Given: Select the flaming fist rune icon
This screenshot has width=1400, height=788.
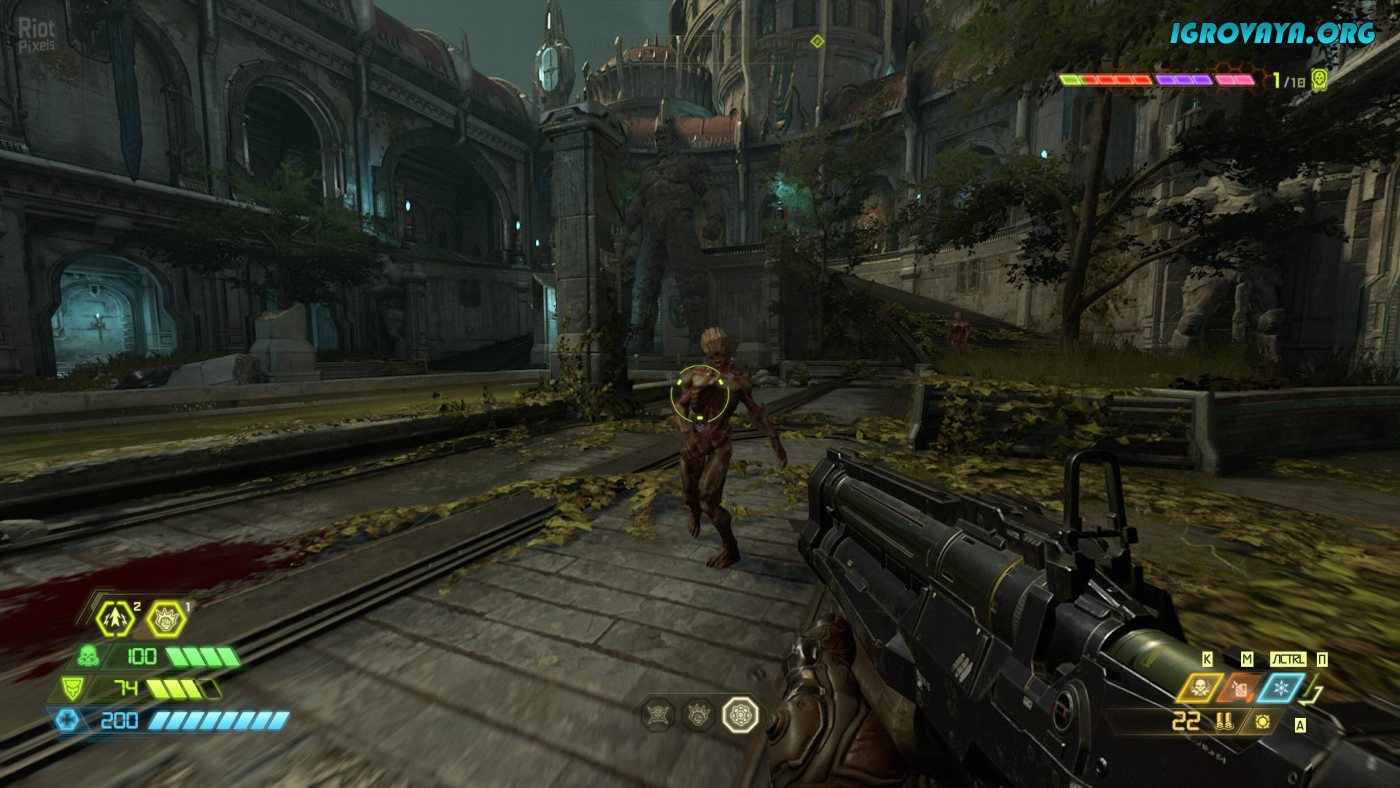Looking at the screenshot, I should pos(699,714).
